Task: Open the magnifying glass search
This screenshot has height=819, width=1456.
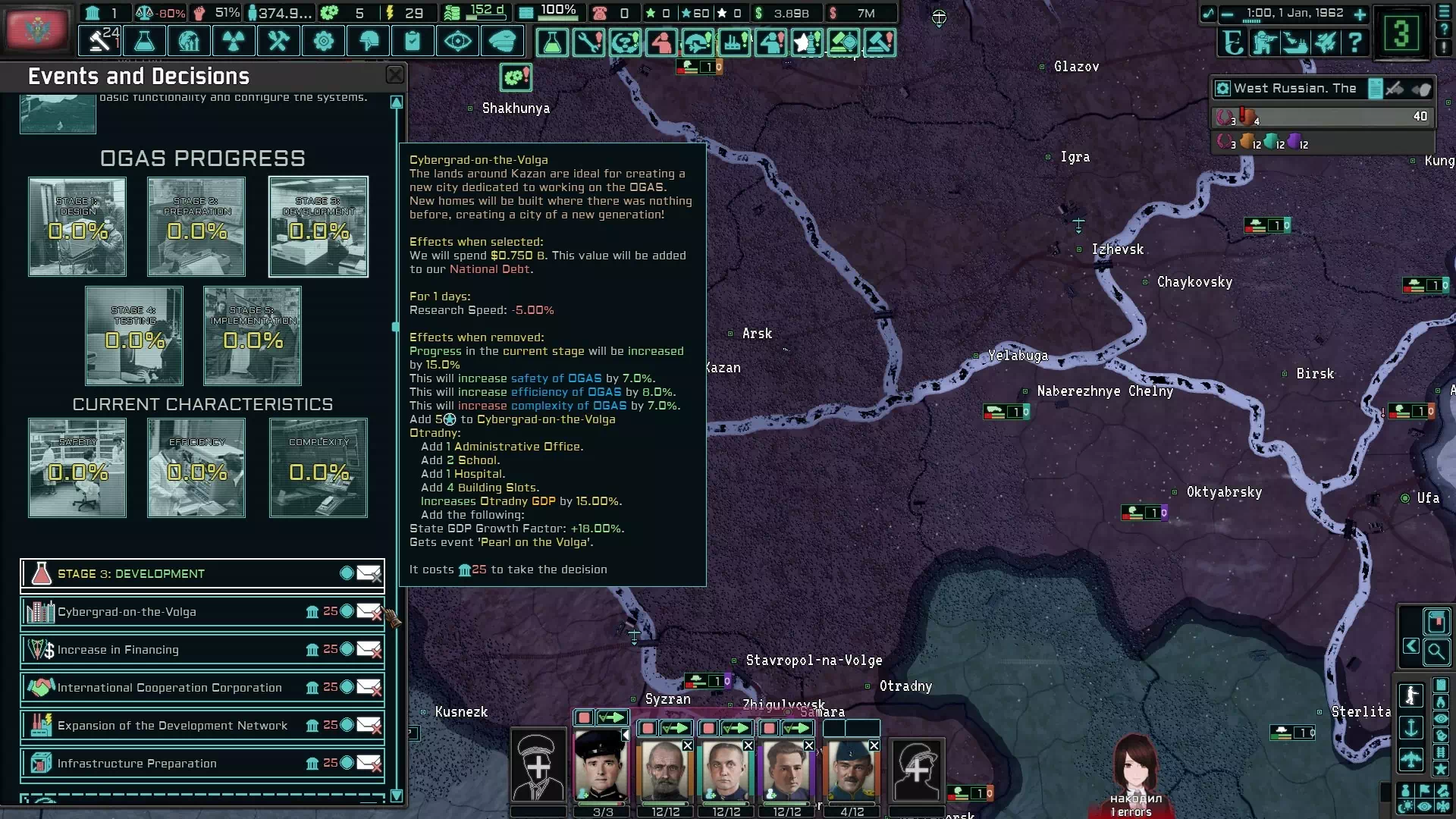Action: pyautogui.click(x=1436, y=651)
